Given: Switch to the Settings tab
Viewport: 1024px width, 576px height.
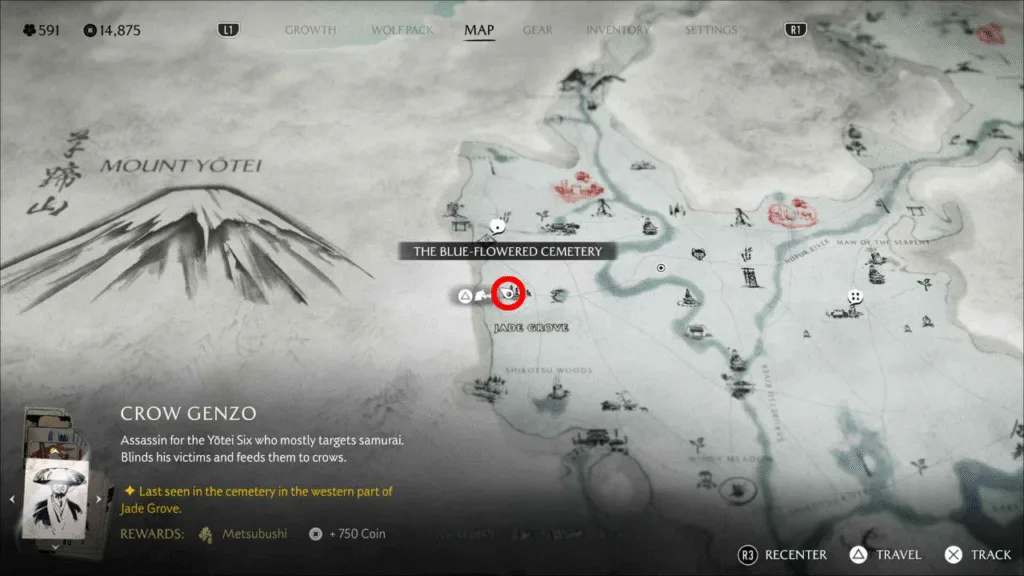Looking at the screenshot, I should click(711, 30).
